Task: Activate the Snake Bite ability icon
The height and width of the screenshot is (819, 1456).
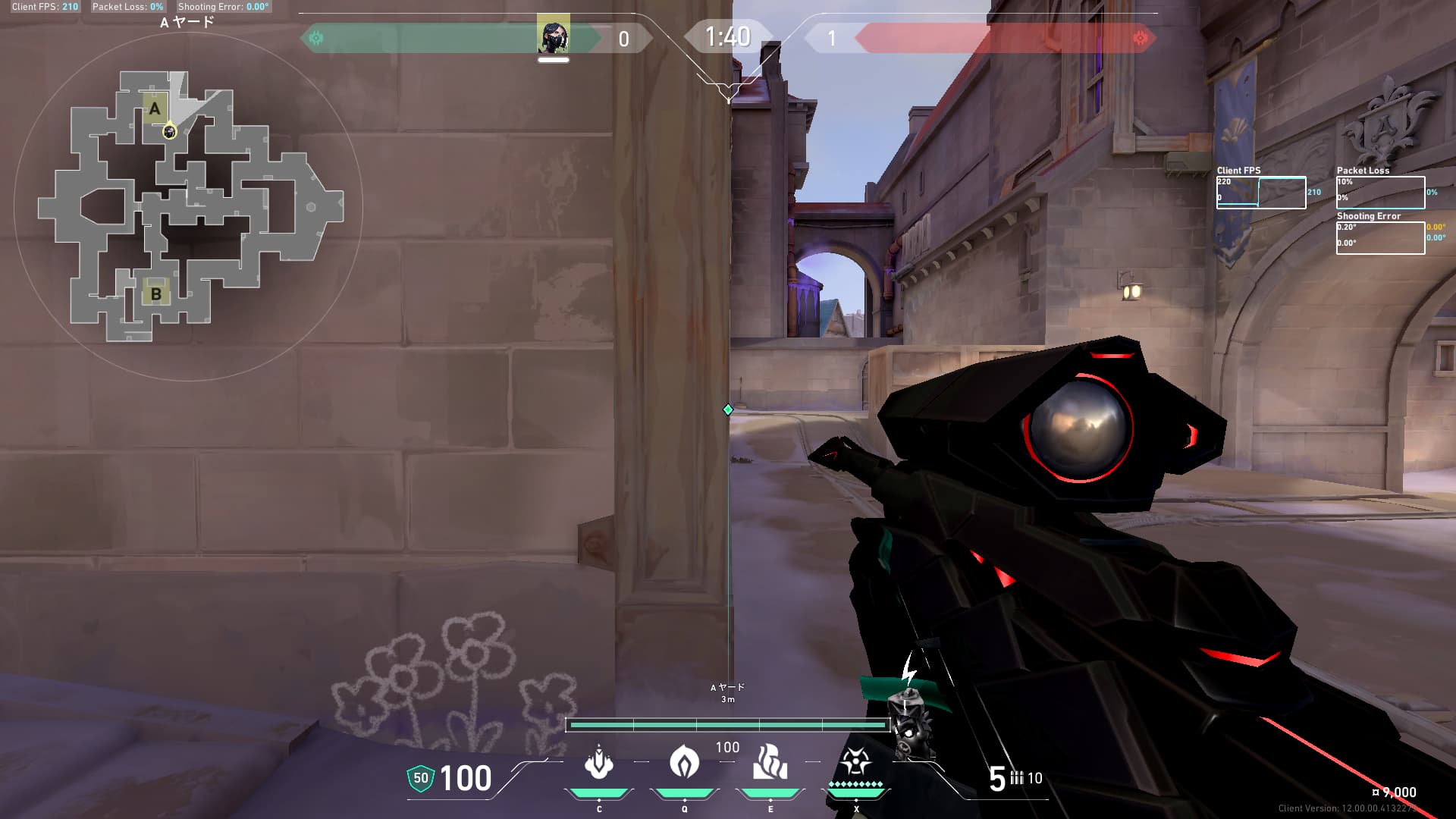Action: point(599,762)
